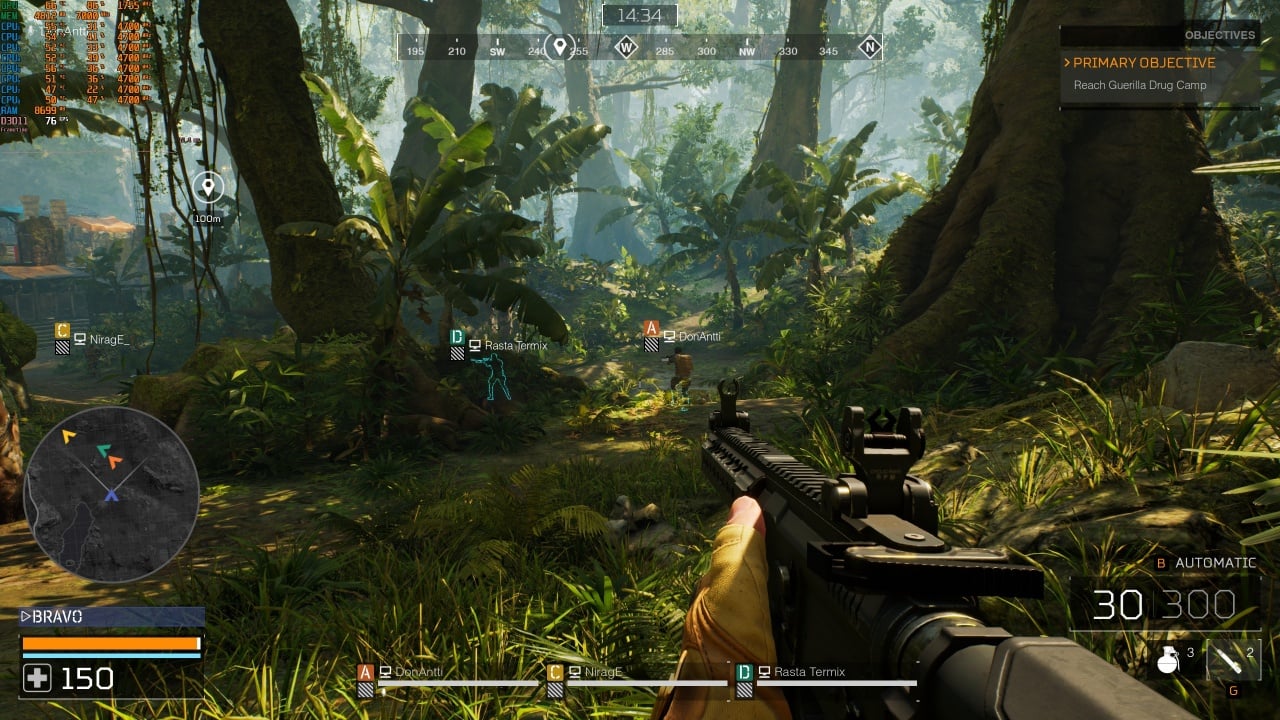This screenshot has width=1280, height=720.
Task: Click the DonAntti nameplate above teammate
Action: pyautogui.click(x=698, y=337)
